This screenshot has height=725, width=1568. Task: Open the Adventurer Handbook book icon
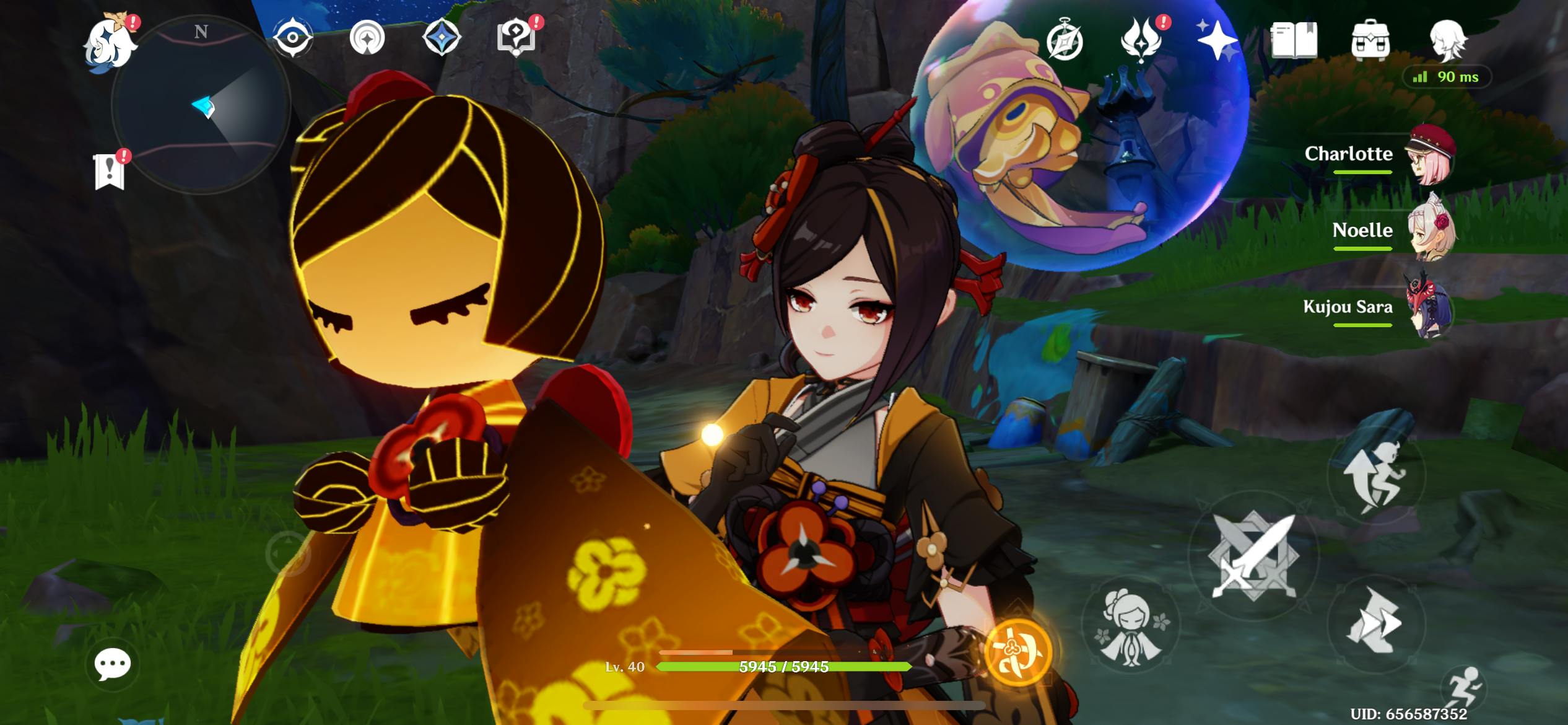(x=1293, y=41)
